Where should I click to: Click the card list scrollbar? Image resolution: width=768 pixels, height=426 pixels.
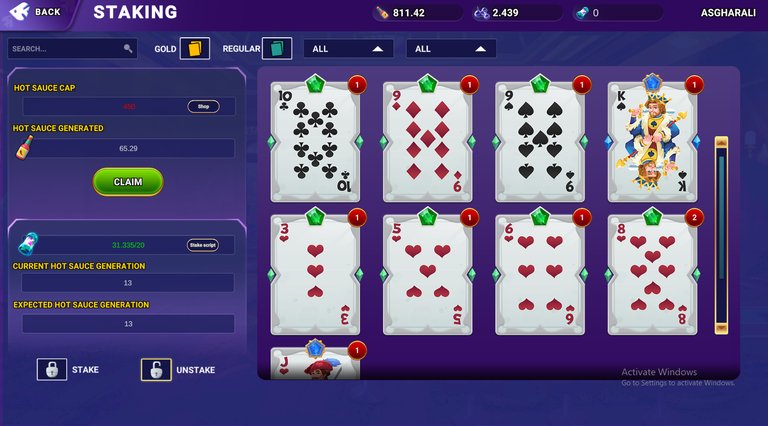(x=720, y=237)
